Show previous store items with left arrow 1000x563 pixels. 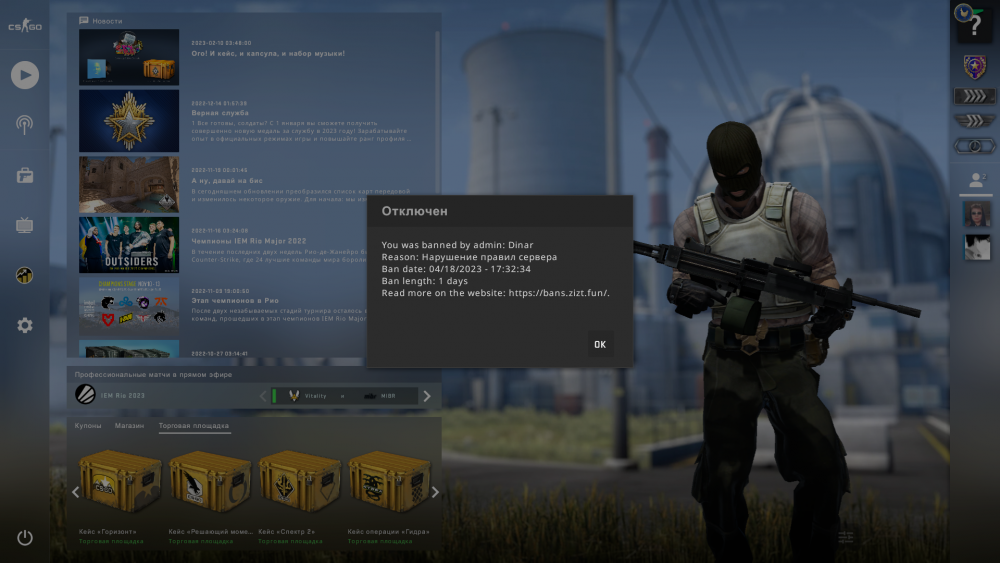click(x=75, y=492)
